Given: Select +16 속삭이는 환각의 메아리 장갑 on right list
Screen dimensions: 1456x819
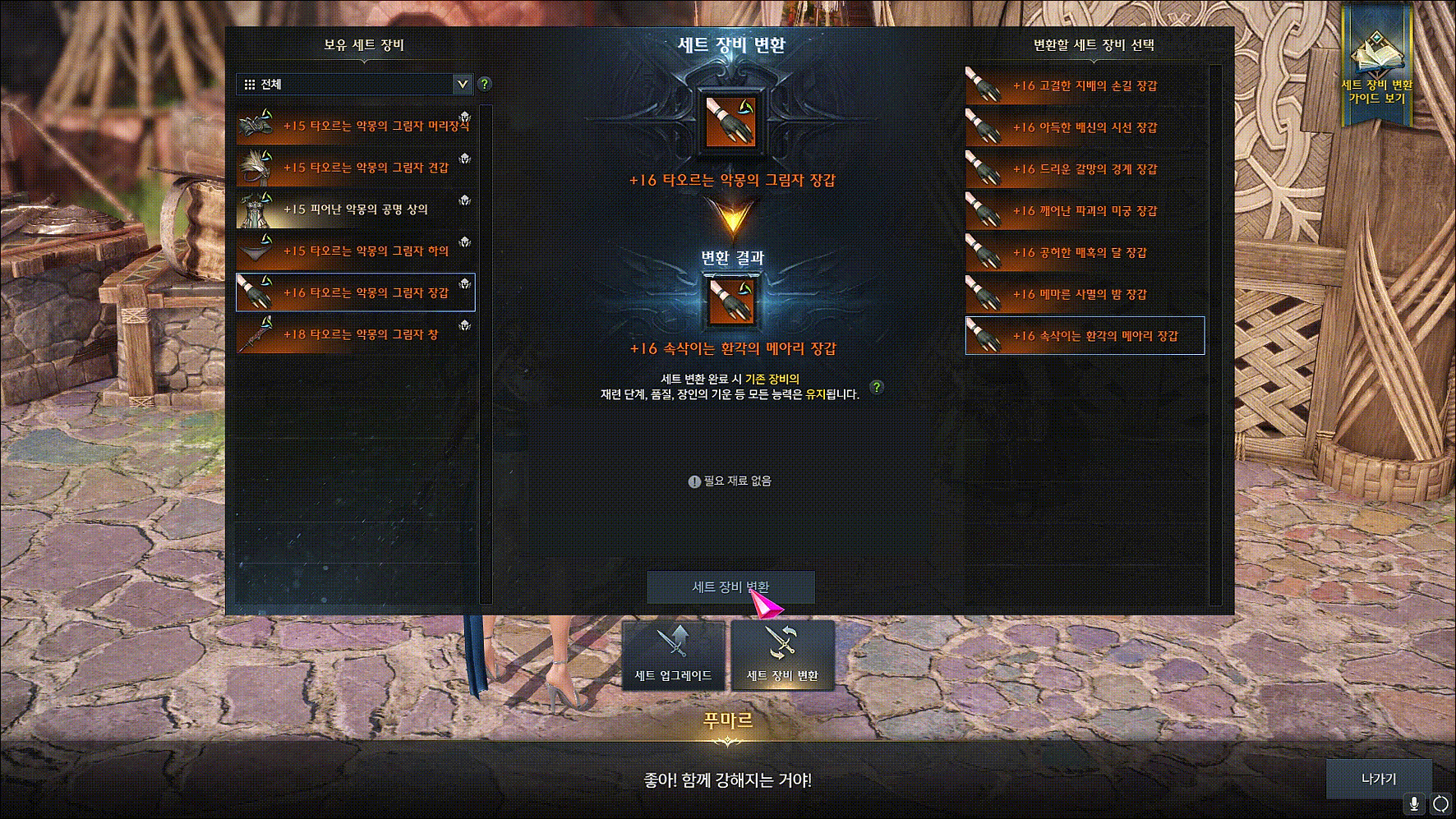Looking at the screenshot, I should coord(1085,336).
